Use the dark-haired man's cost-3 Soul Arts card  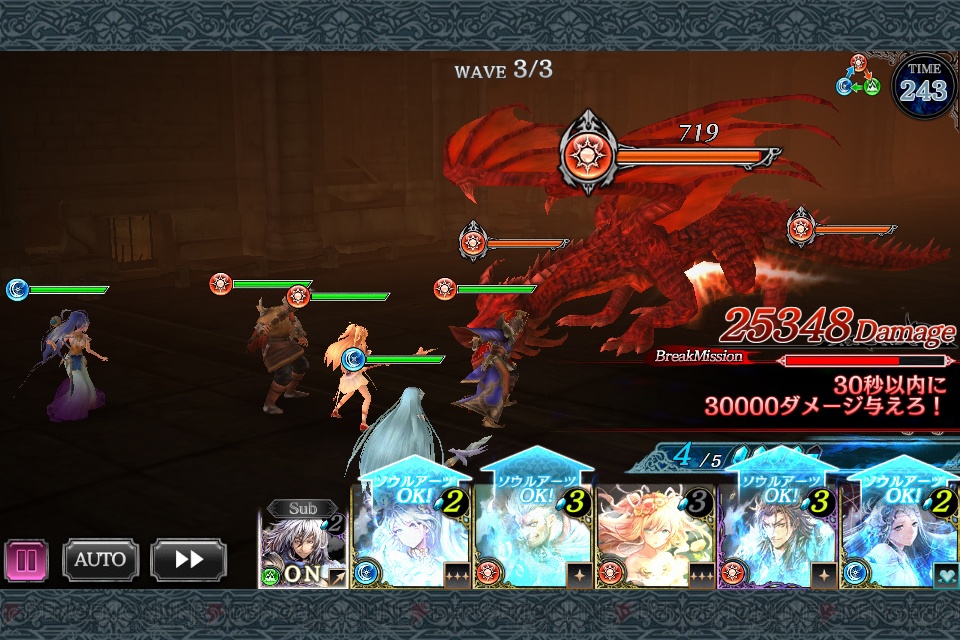click(776, 535)
